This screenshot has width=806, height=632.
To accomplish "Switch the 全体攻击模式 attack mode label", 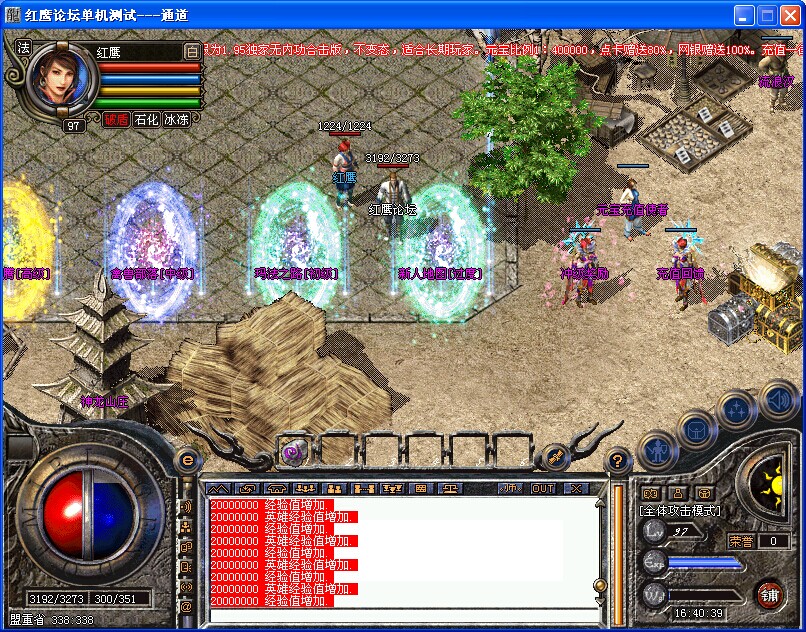I will 683,511.
